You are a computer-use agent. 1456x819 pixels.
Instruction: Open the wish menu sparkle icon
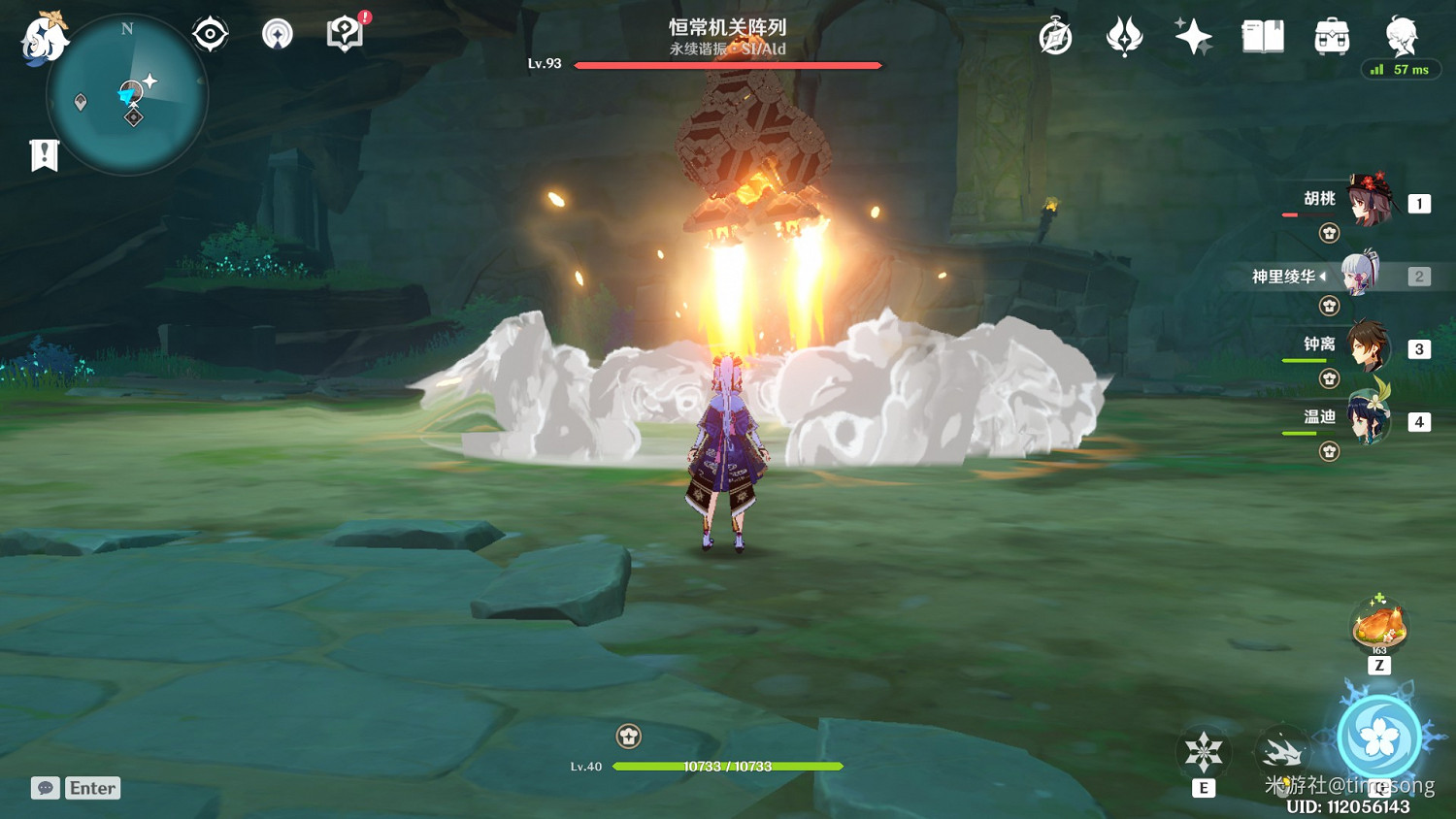[1192, 35]
